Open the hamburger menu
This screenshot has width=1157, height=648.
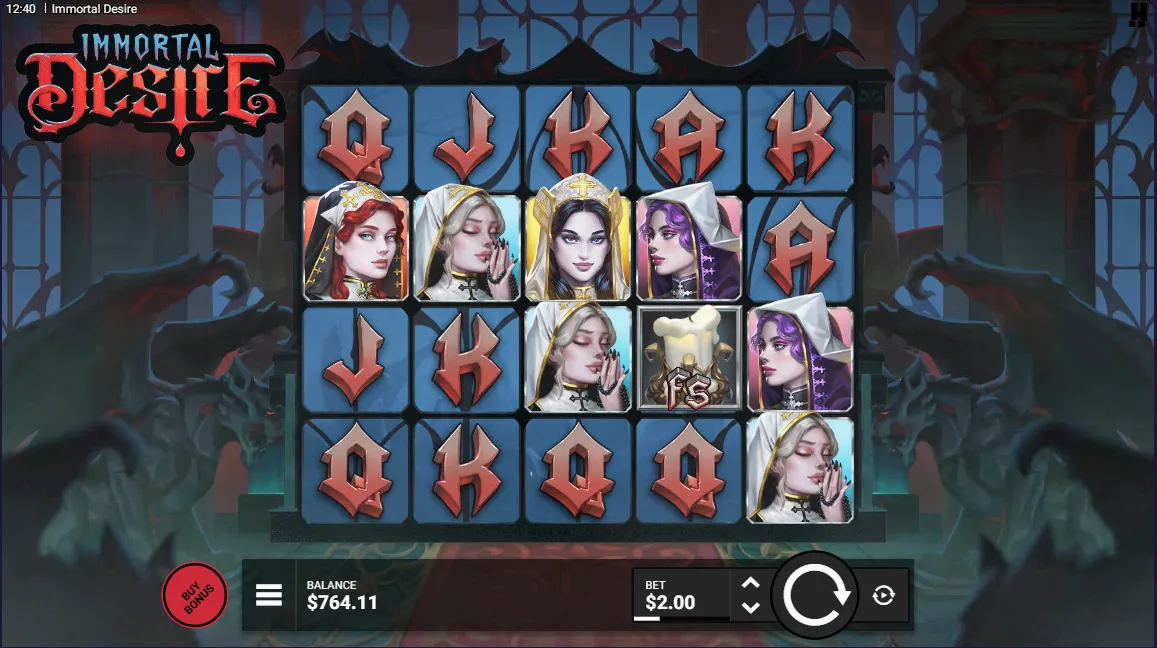pyautogui.click(x=269, y=596)
